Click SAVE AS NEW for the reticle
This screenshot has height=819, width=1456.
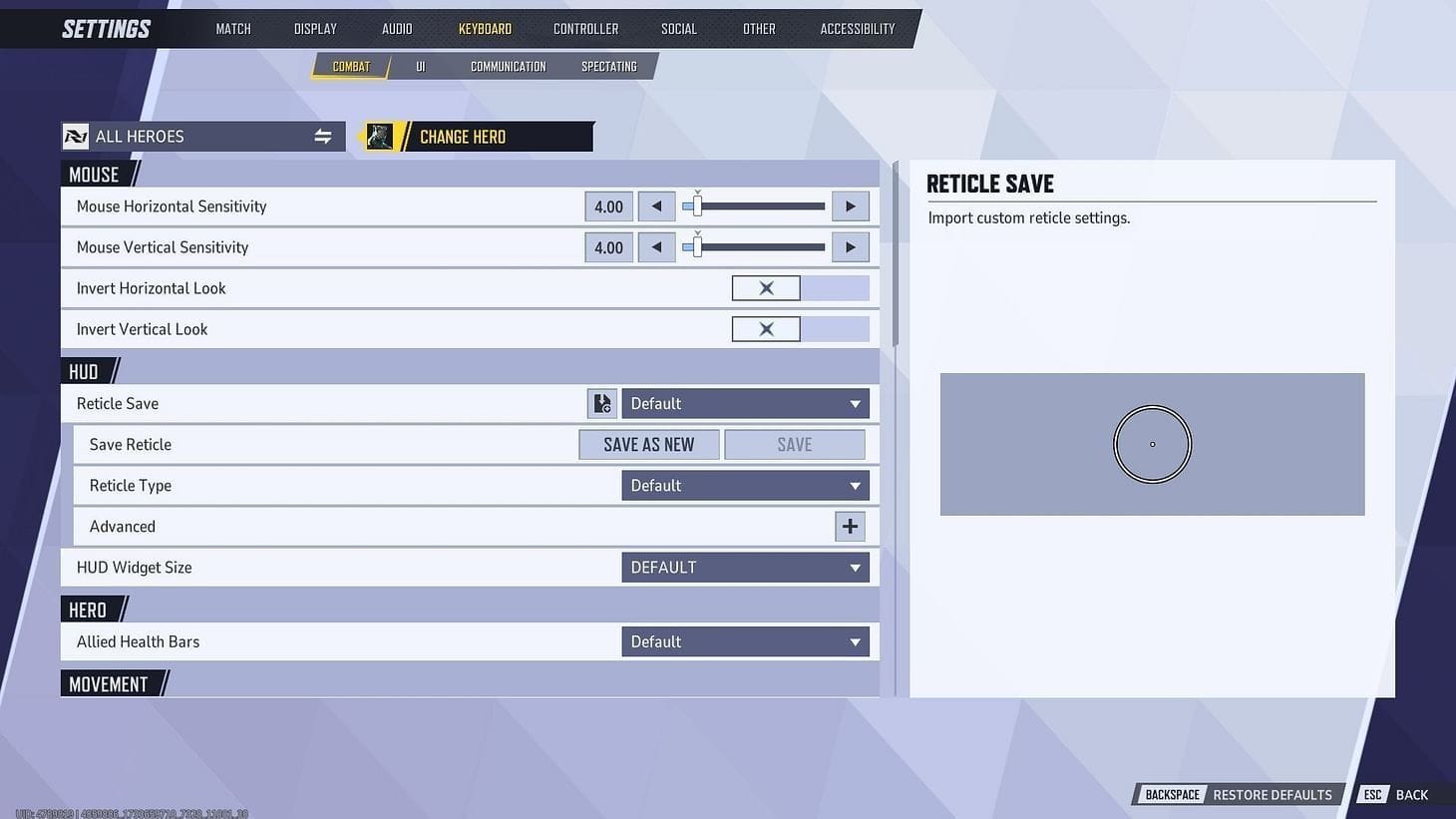[x=648, y=444]
